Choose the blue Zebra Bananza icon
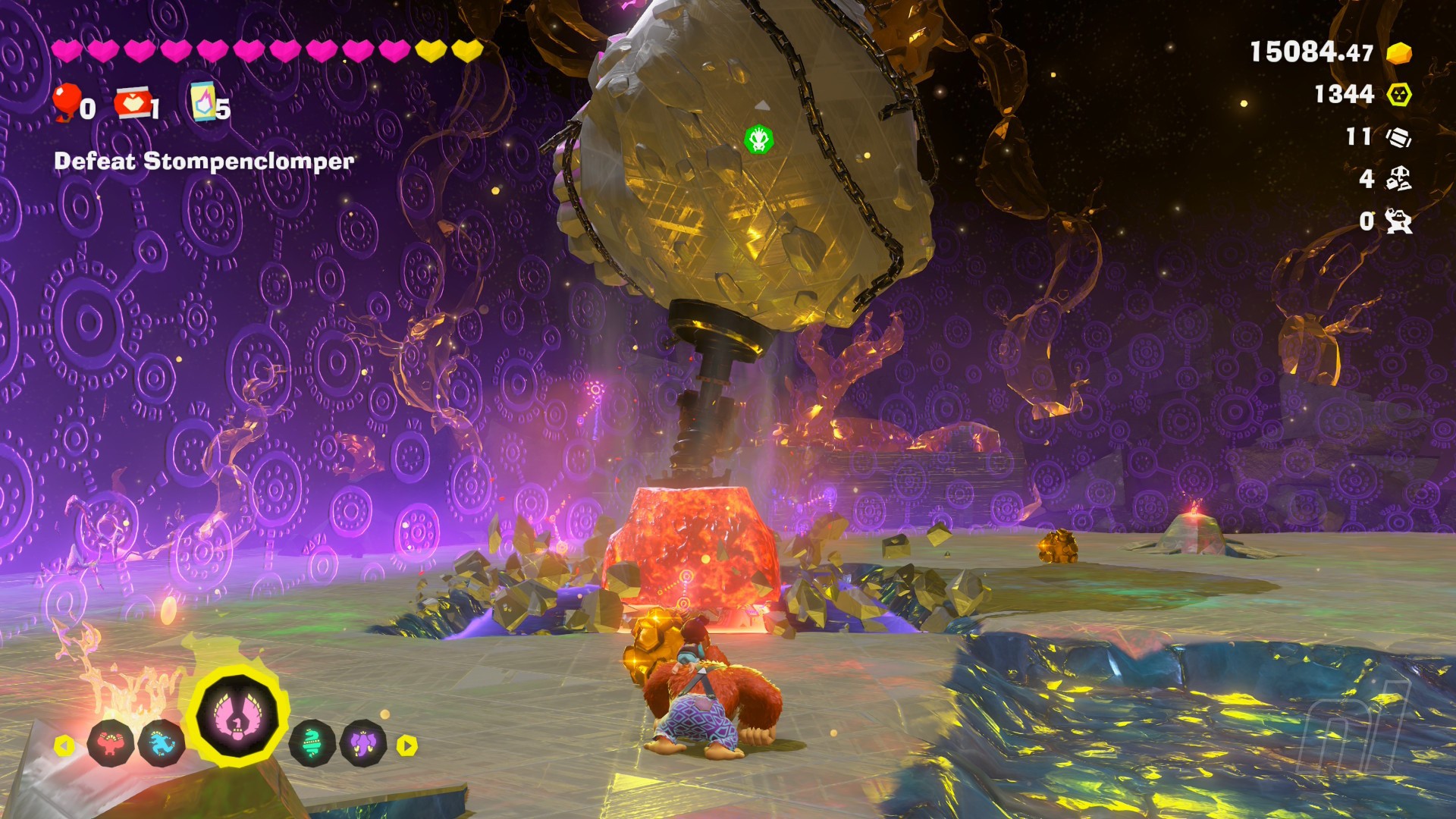 [x=162, y=744]
